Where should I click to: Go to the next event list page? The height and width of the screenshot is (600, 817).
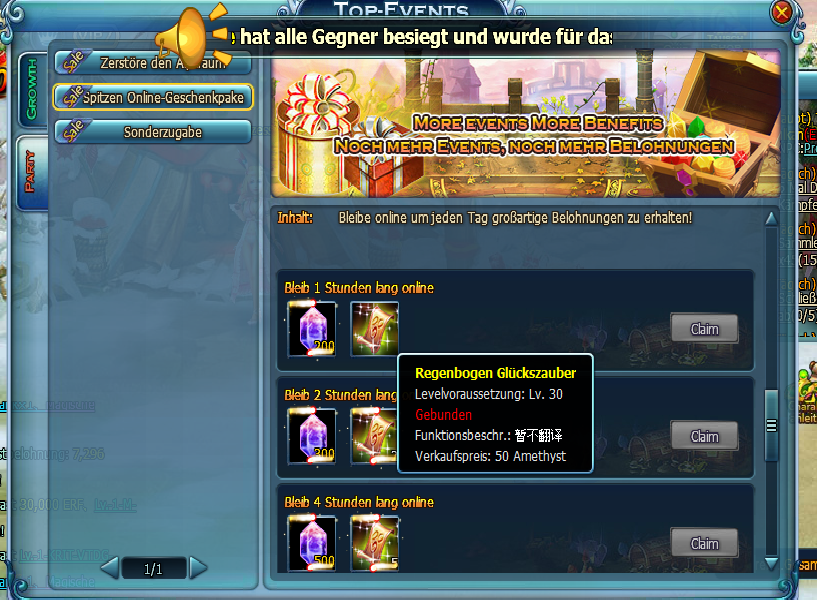coord(198,569)
